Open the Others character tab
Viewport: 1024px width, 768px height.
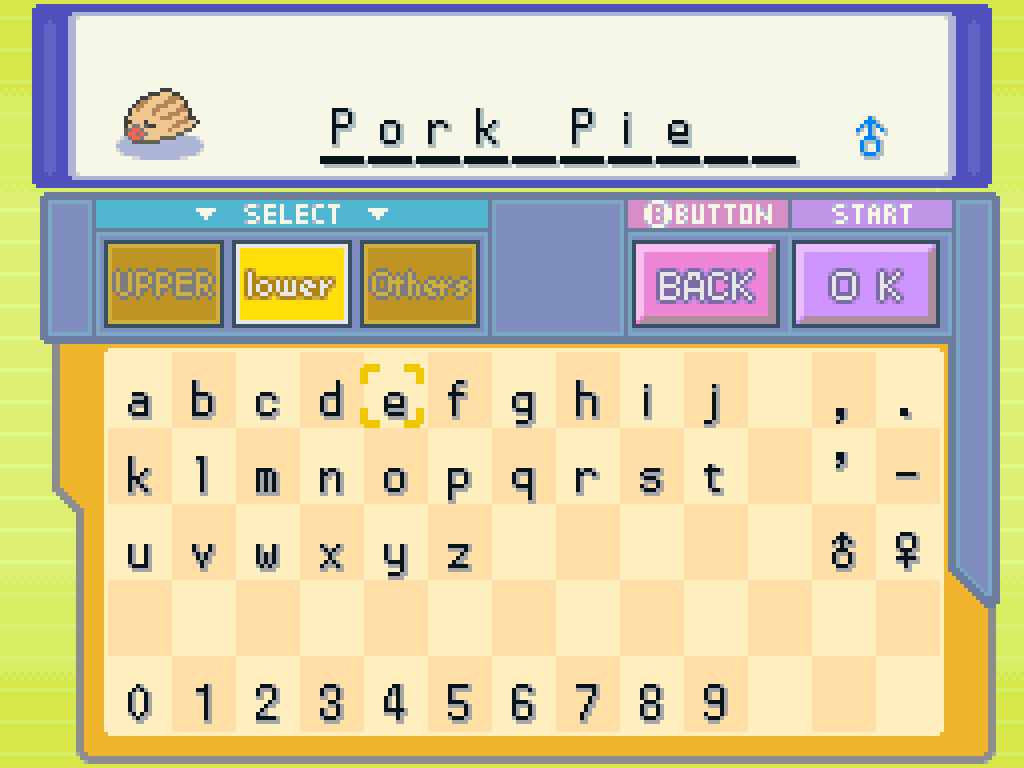tap(420, 285)
